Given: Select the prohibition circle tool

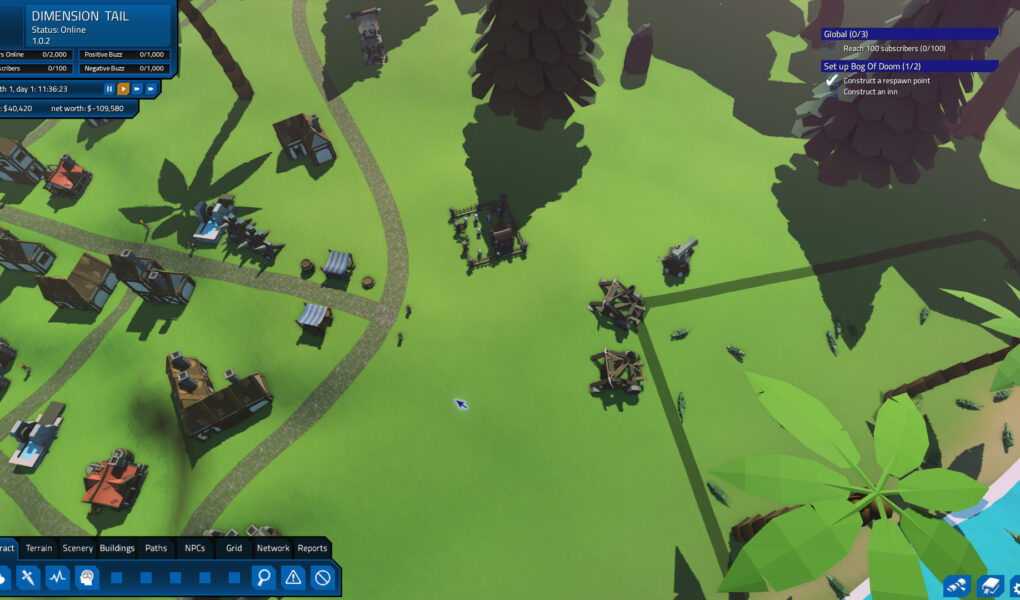Looking at the screenshot, I should (322, 577).
